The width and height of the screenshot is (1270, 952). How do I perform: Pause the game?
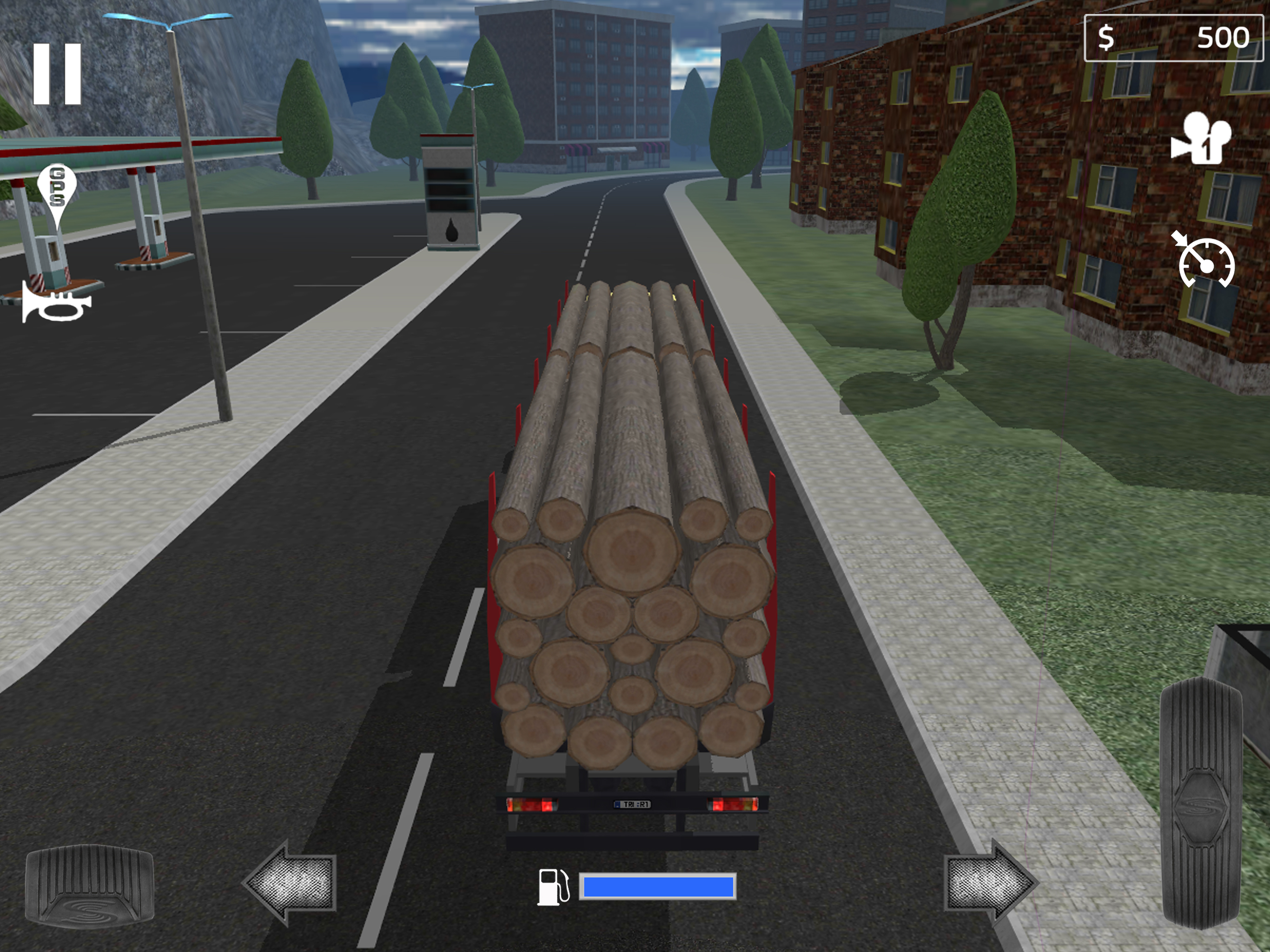(58, 74)
